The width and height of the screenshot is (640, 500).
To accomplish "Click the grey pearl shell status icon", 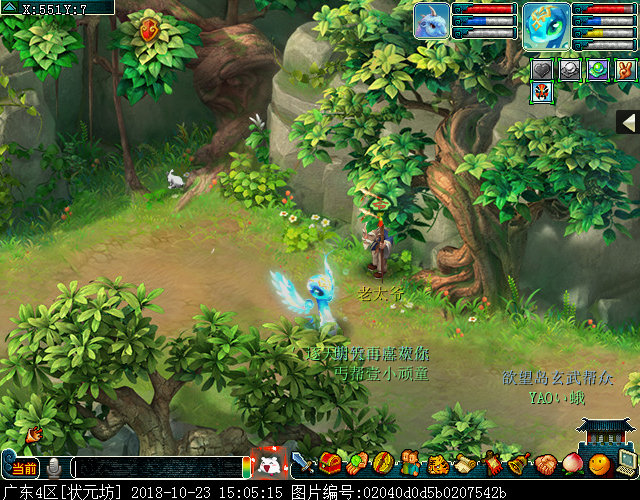I will tap(569, 69).
